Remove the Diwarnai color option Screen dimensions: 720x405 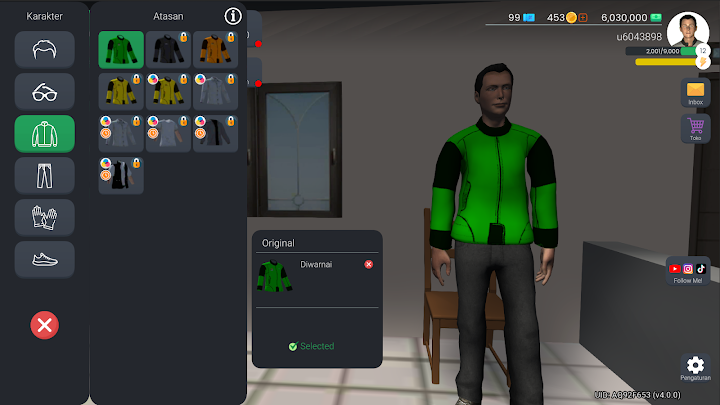click(x=368, y=264)
